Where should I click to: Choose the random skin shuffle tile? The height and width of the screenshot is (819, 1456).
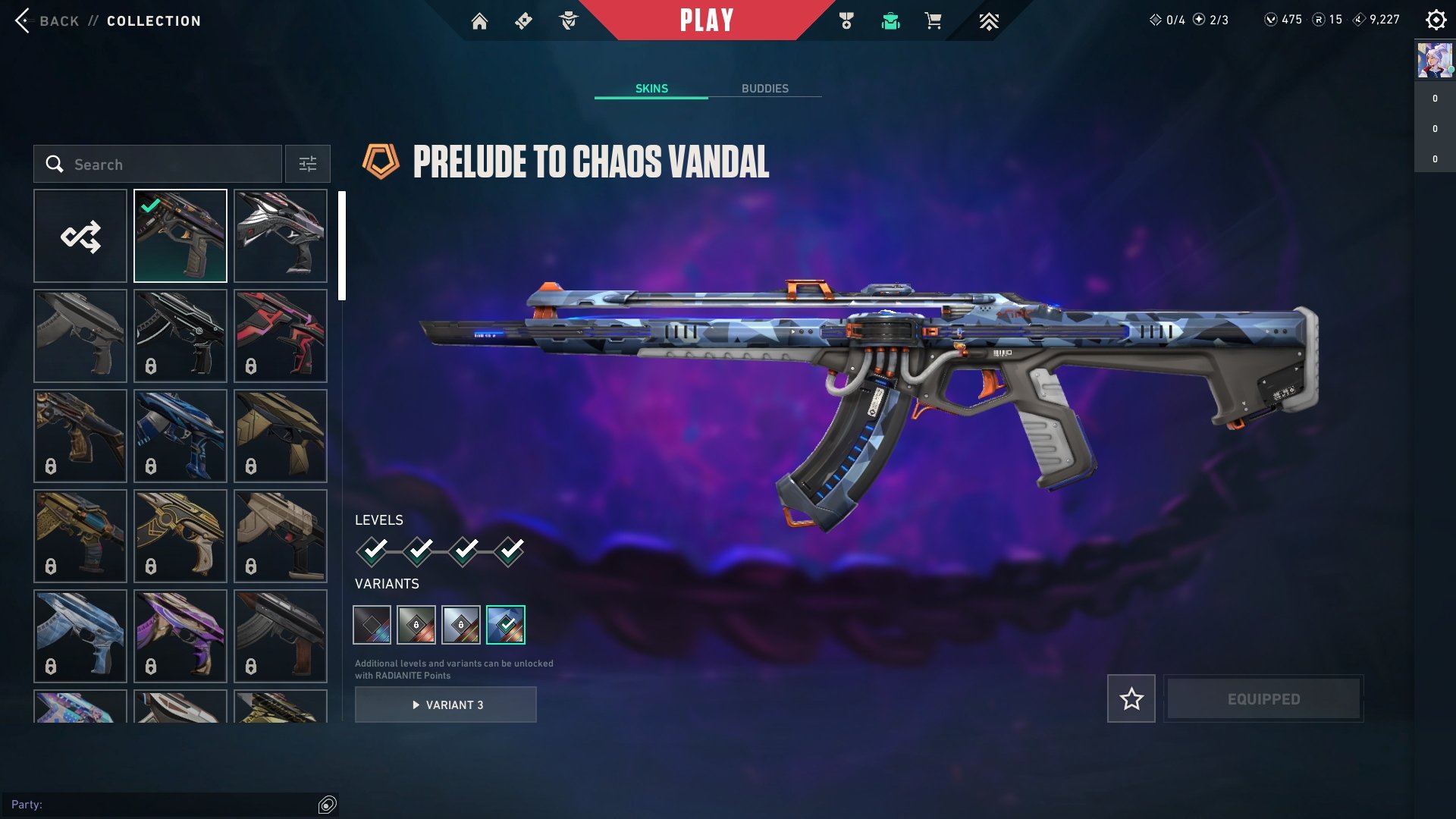(80, 236)
